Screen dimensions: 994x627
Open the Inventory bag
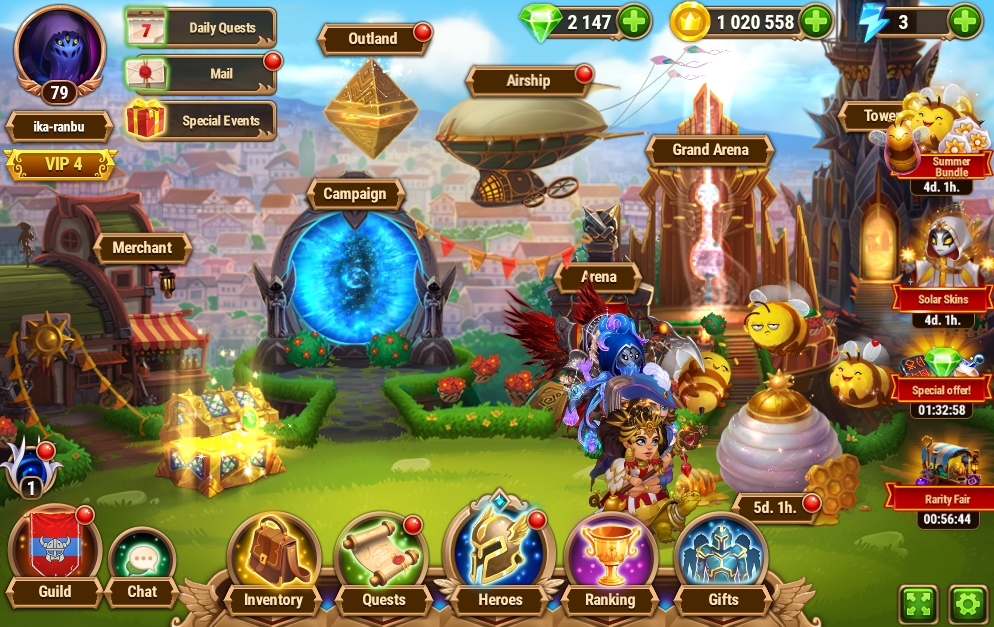click(273, 561)
